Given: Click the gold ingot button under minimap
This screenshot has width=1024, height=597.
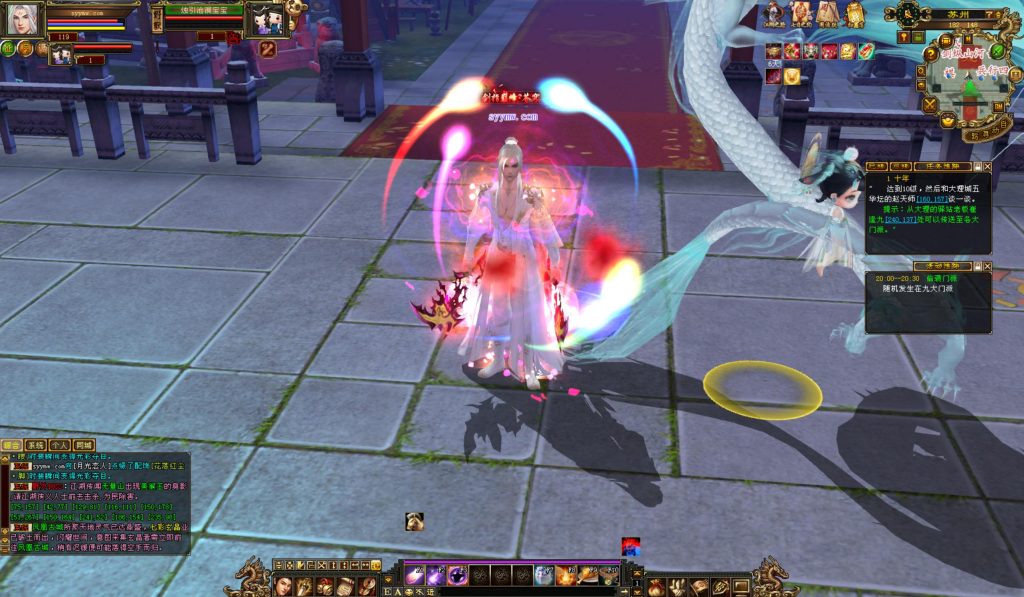Looking at the screenshot, I should coord(946,121).
